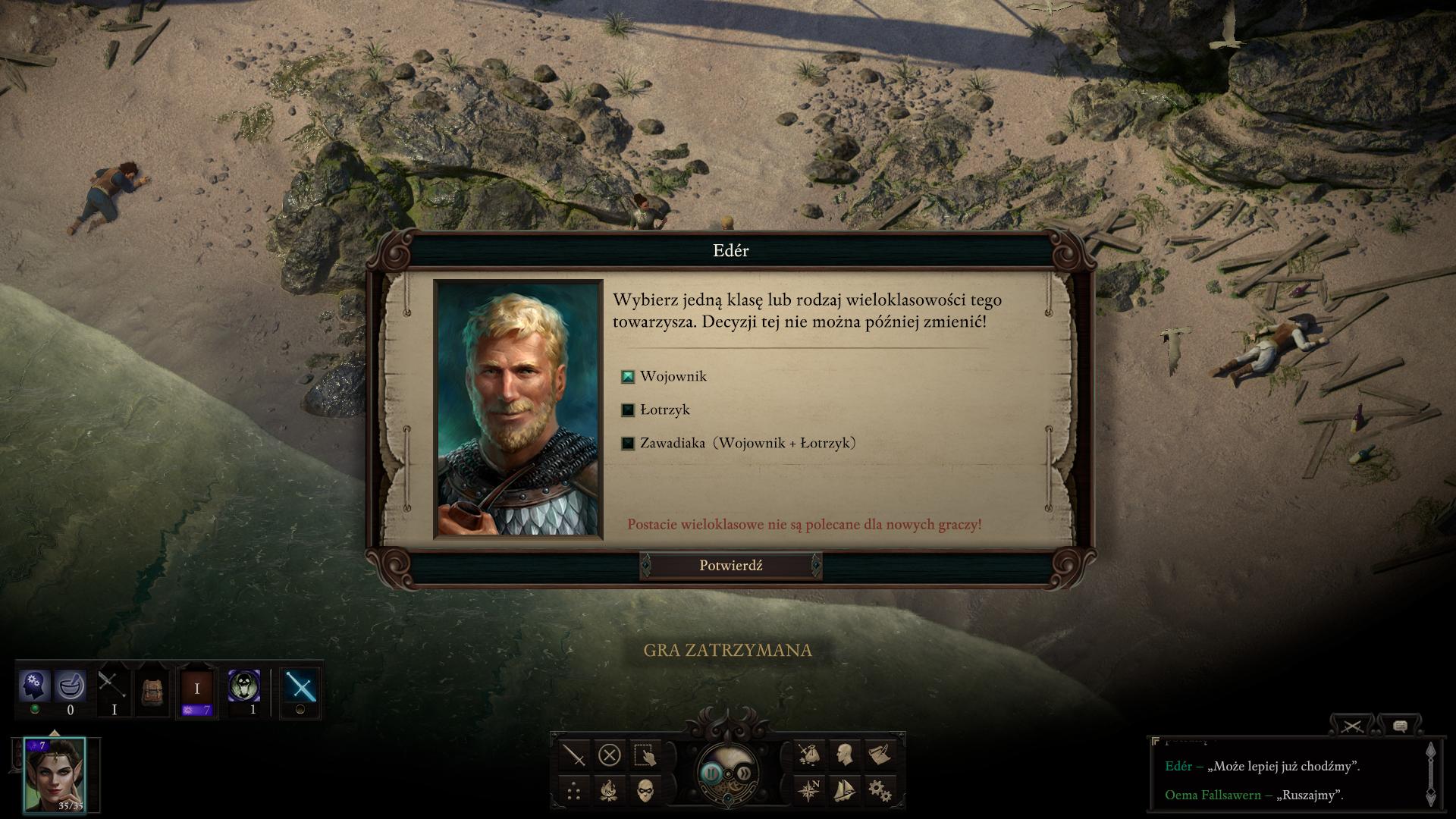This screenshot has height=819, width=1456.
Task: Choose the Łotrzyk class option
Action: pos(628,409)
